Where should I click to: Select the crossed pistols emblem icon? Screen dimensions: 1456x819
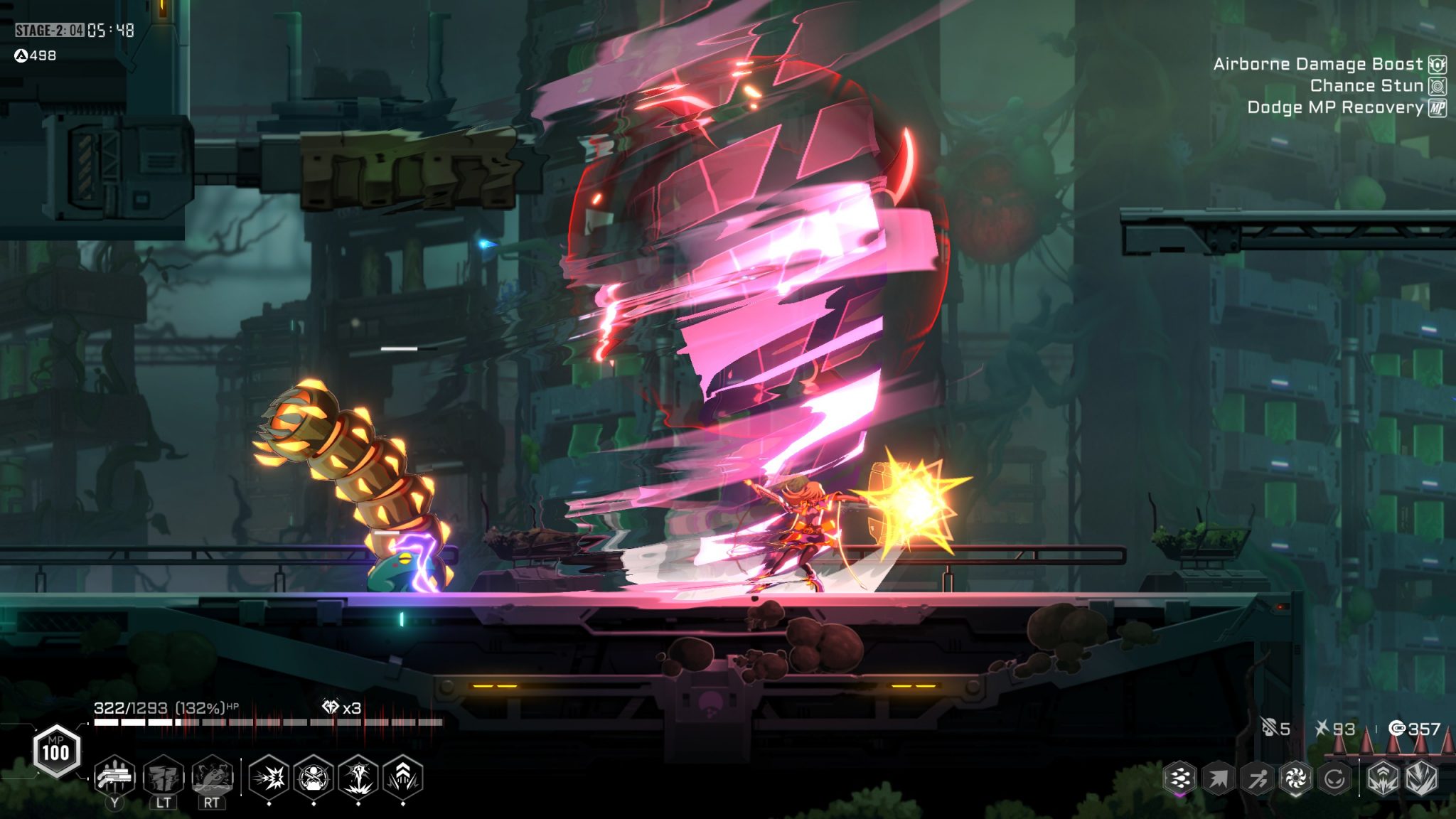314,778
